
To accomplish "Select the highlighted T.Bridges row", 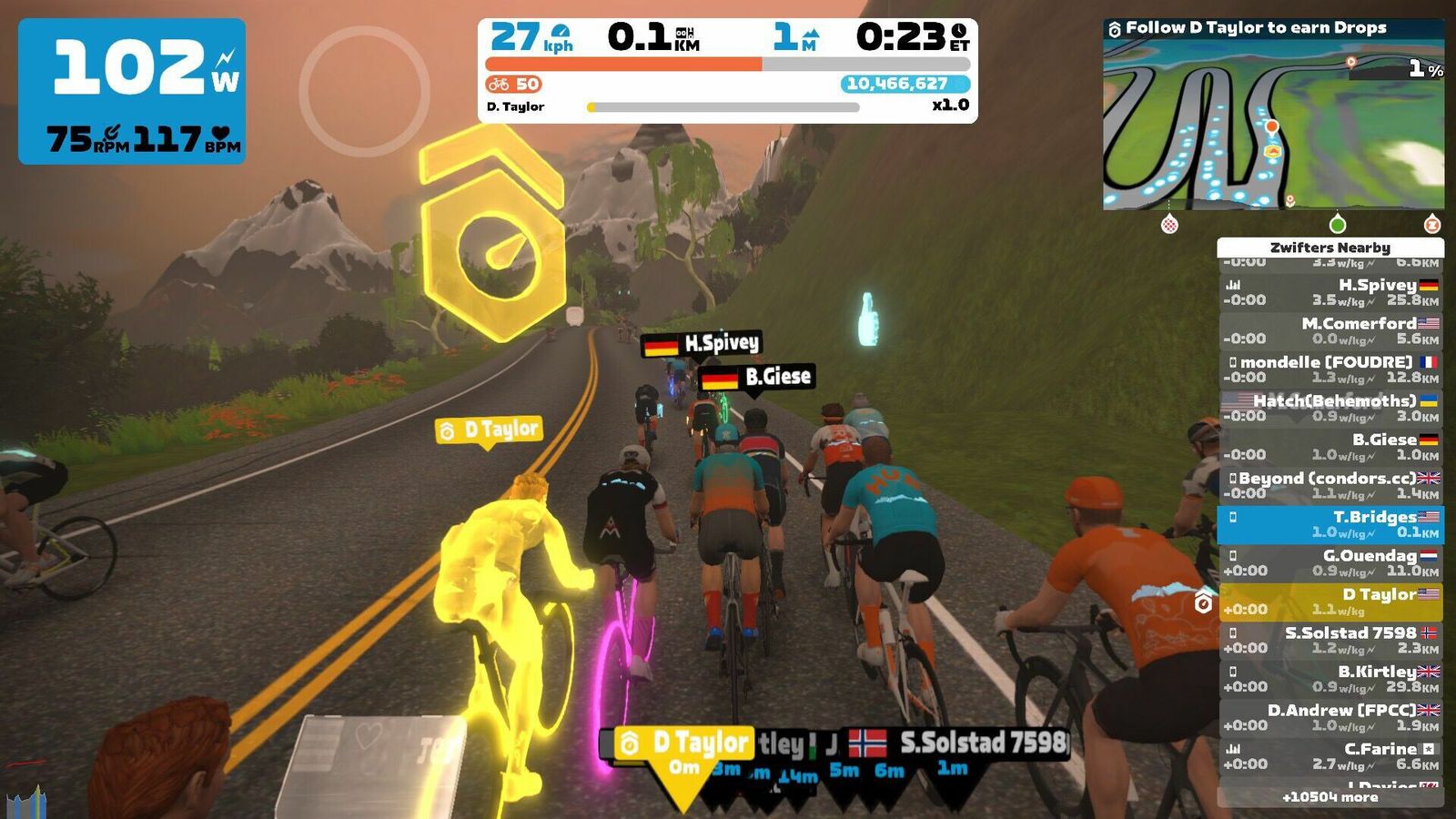I will pyautogui.click(x=1330, y=524).
